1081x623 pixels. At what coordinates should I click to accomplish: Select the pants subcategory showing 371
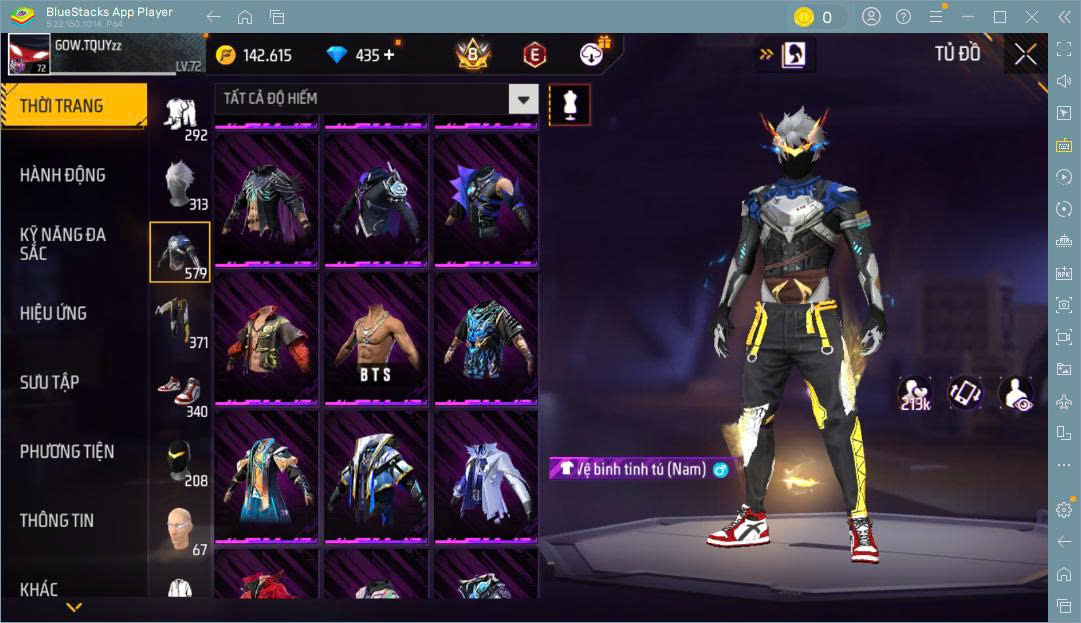[180, 322]
